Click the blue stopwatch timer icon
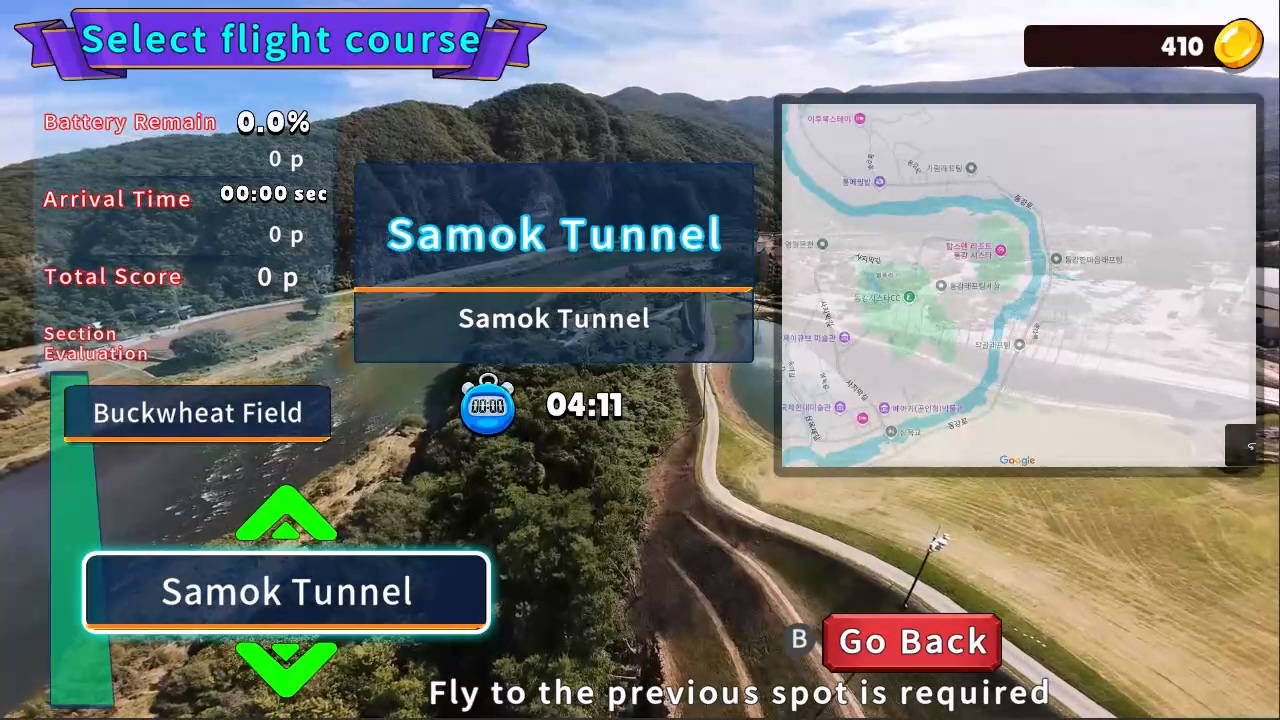The image size is (1280, 720). click(x=488, y=404)
